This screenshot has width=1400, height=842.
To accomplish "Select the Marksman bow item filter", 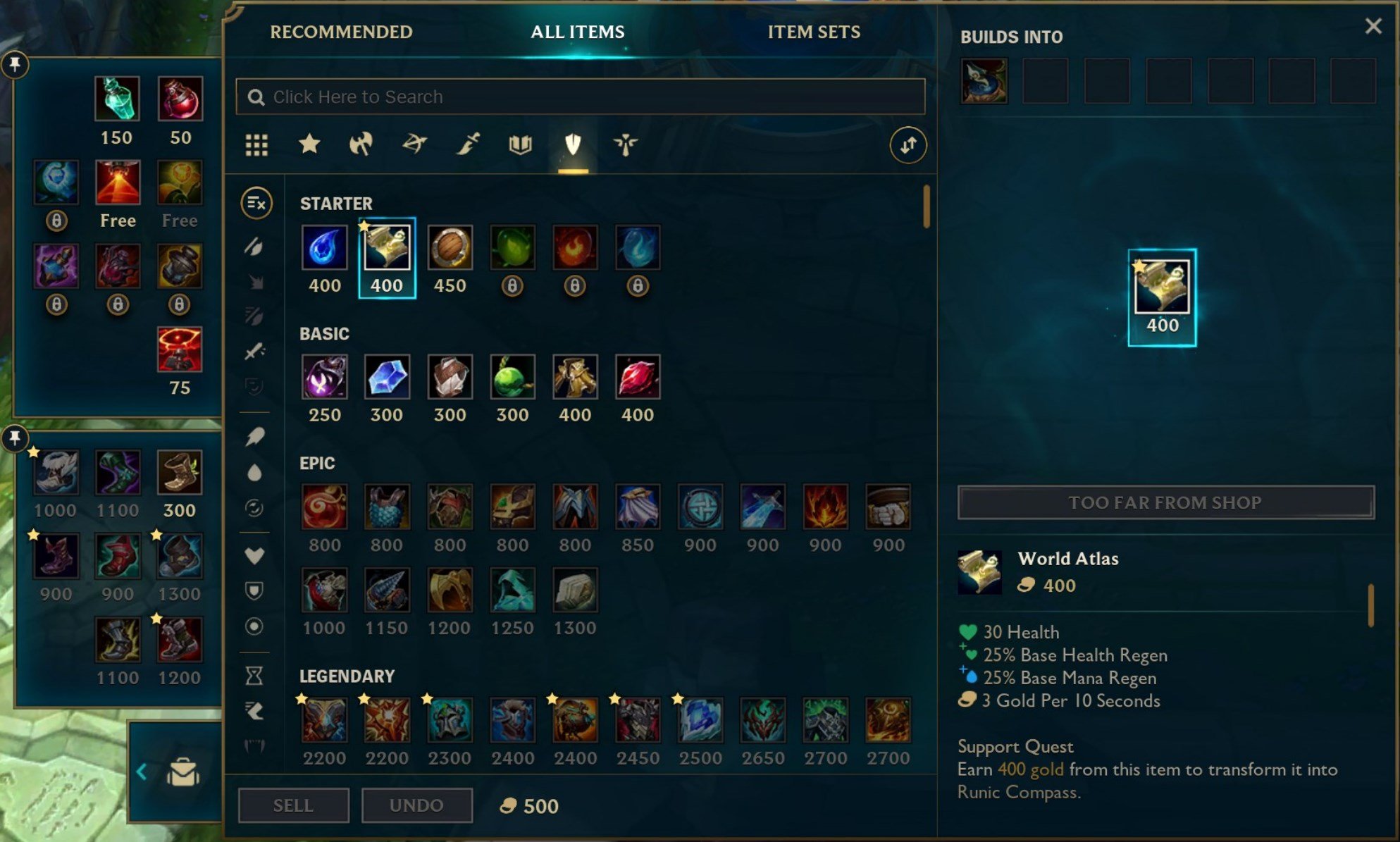I will pyautogui.click(x=414, y=144).
